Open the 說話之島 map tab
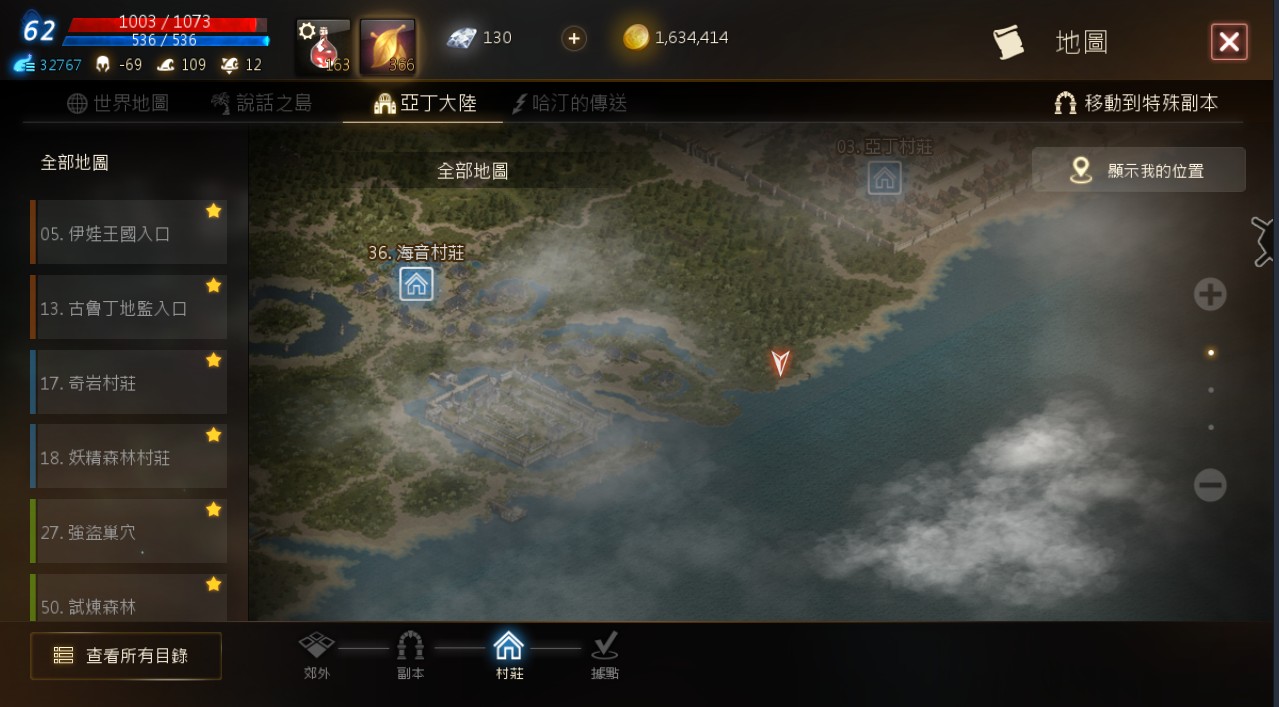 click(x=262, y=103)
